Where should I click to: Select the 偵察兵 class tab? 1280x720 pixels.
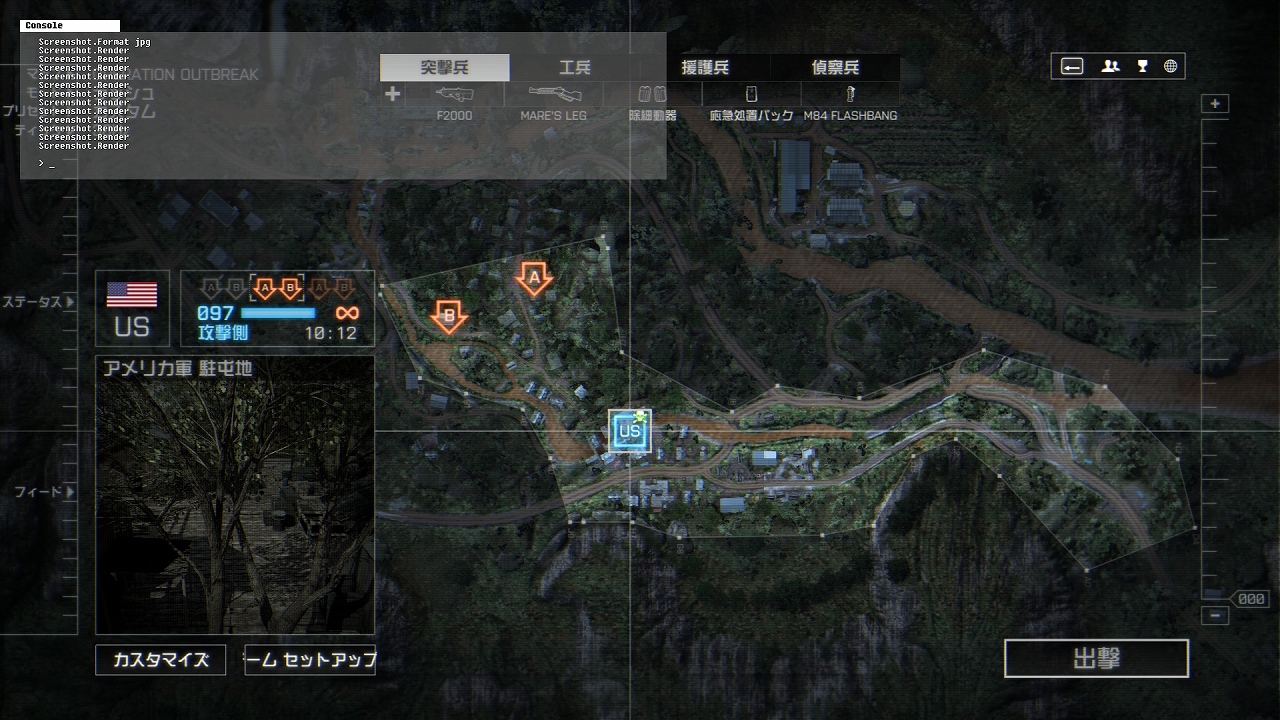835,68
